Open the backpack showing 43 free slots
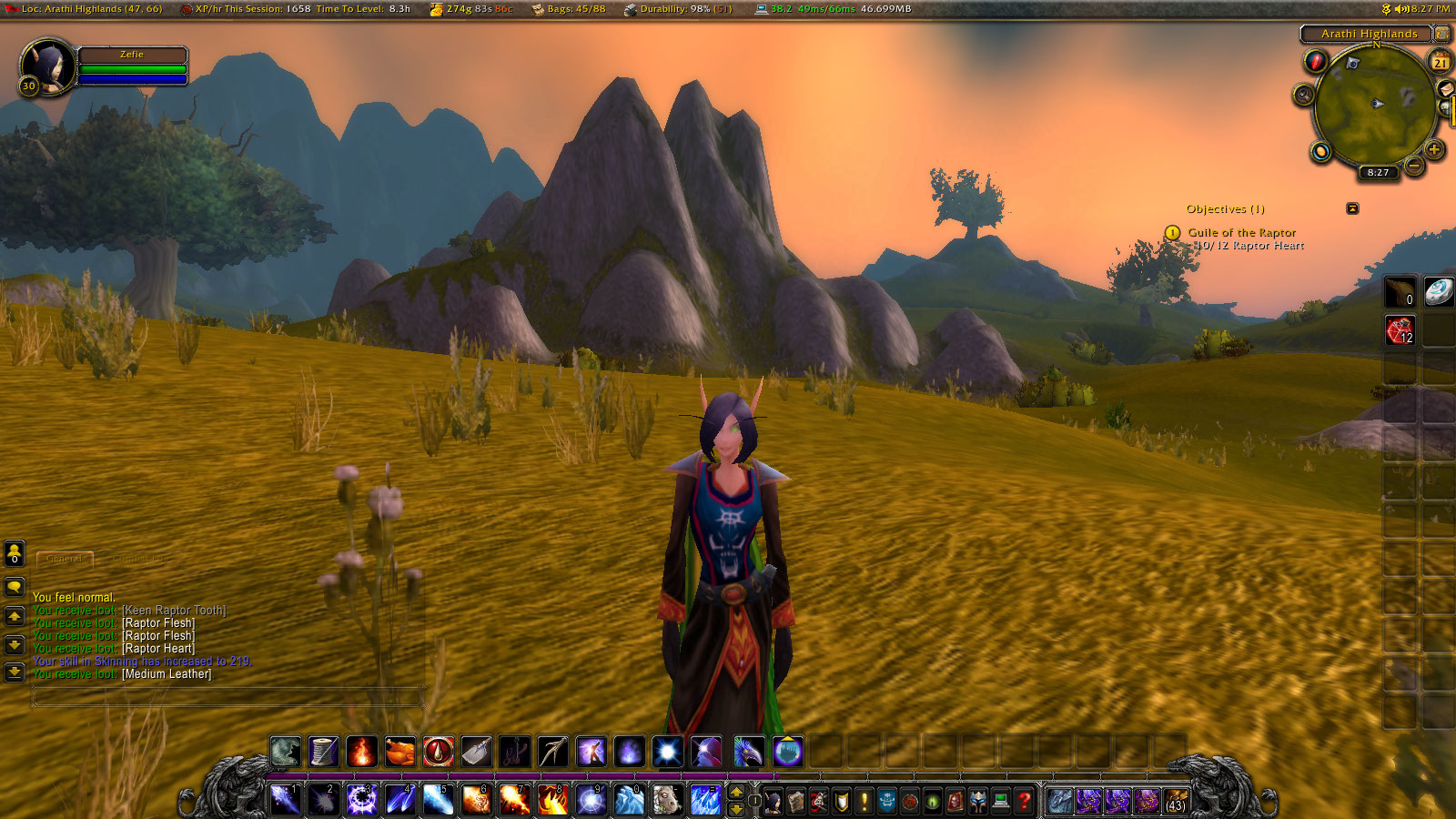Screen dimensions: 1456x819 coord(1176,801)
